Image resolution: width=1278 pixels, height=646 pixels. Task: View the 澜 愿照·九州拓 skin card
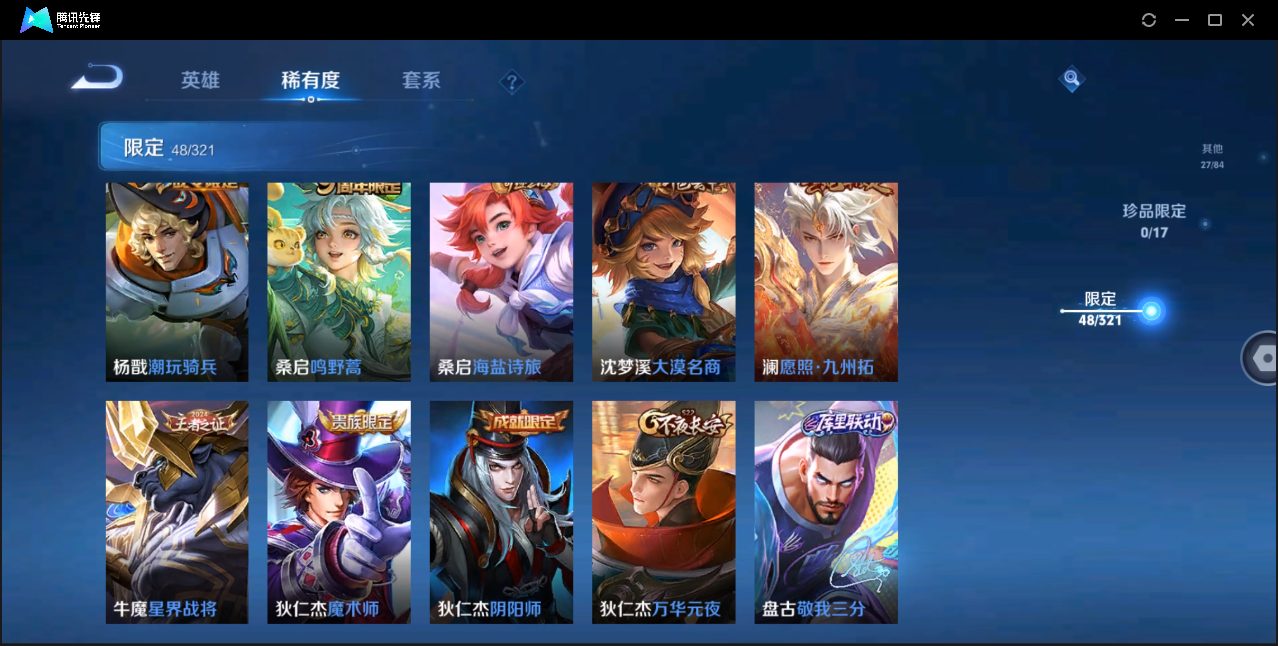[x=825, y=282]
